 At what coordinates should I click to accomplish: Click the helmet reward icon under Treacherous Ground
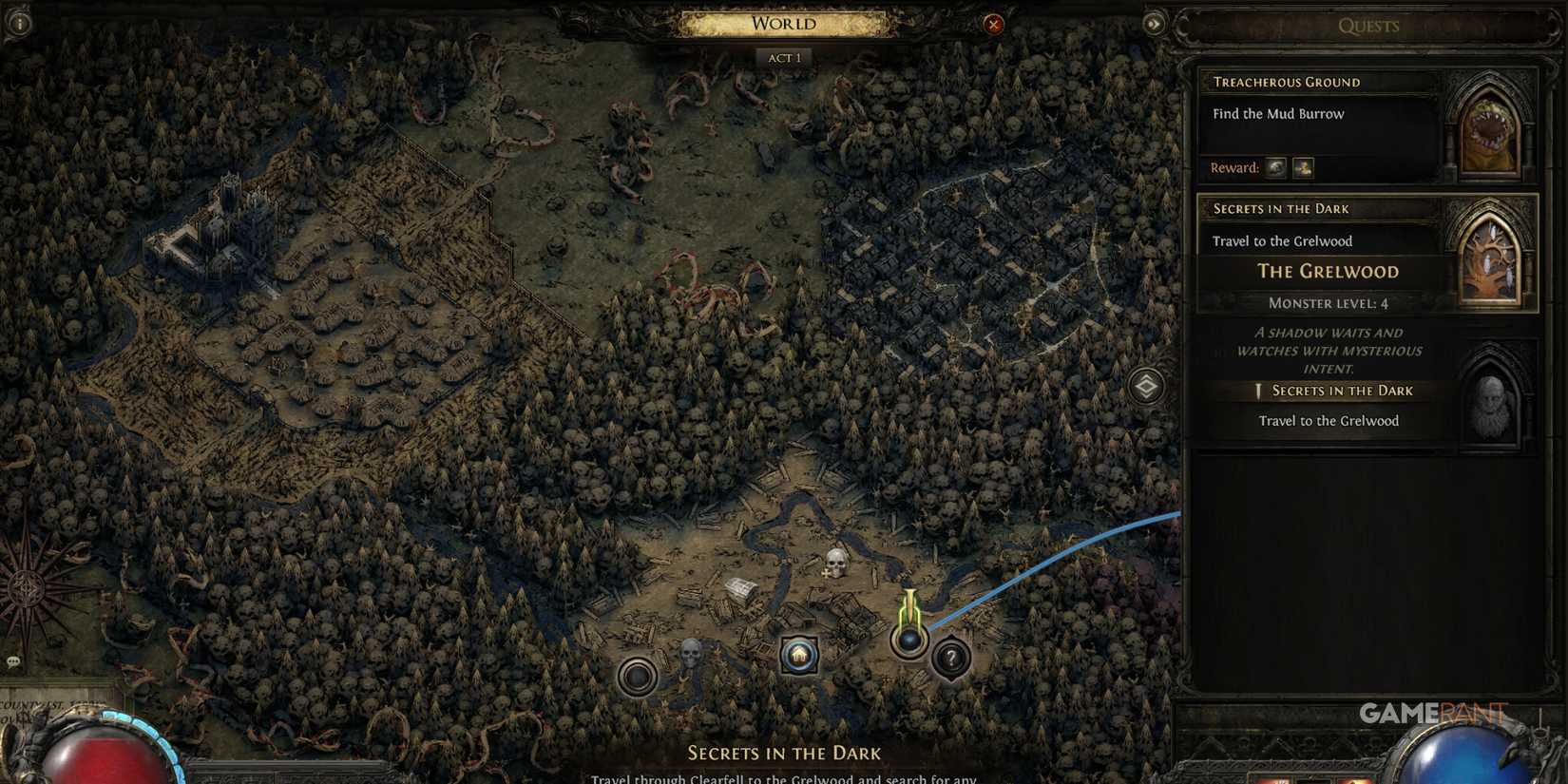(1273, 167)
